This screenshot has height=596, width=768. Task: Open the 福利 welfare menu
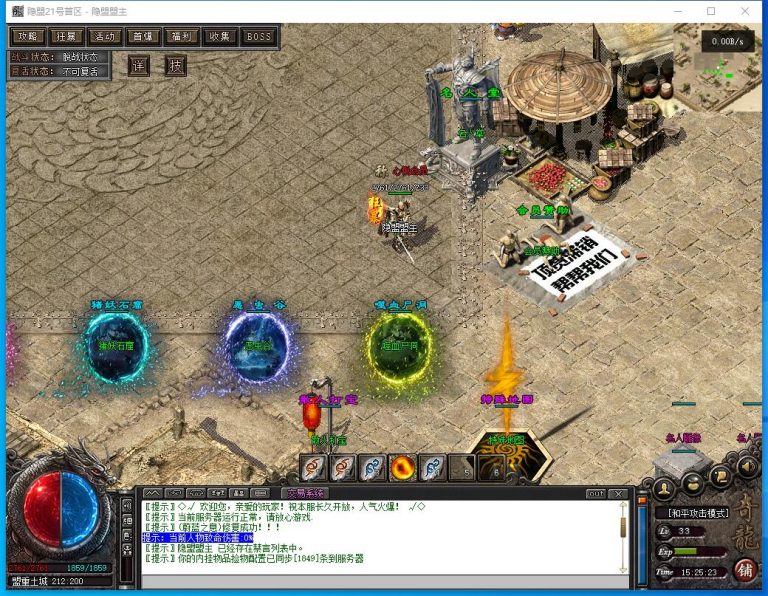point(181,36)
